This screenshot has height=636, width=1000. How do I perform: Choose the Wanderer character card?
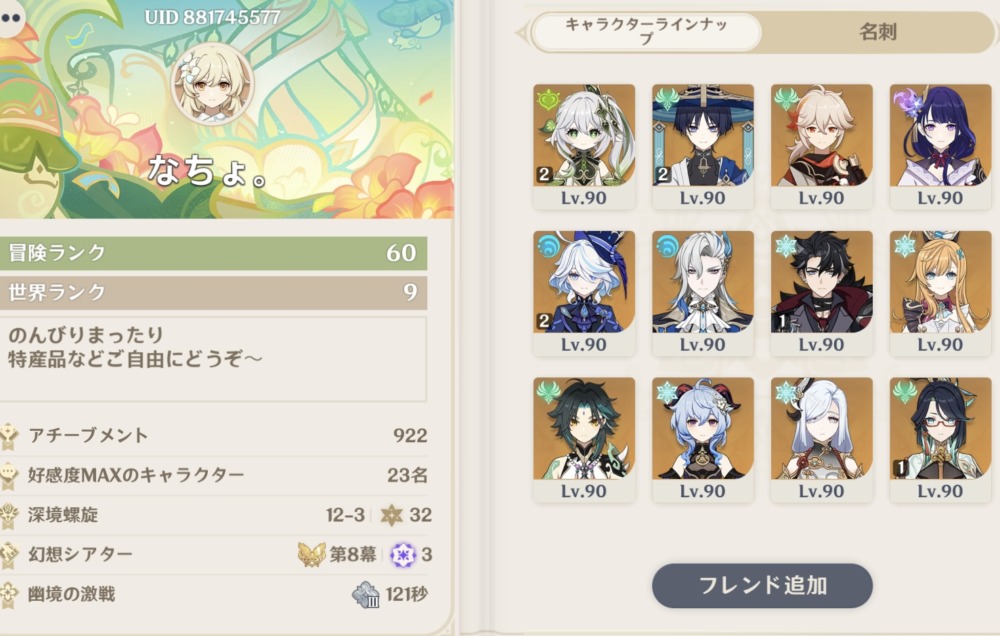click(x=703, y=146)
